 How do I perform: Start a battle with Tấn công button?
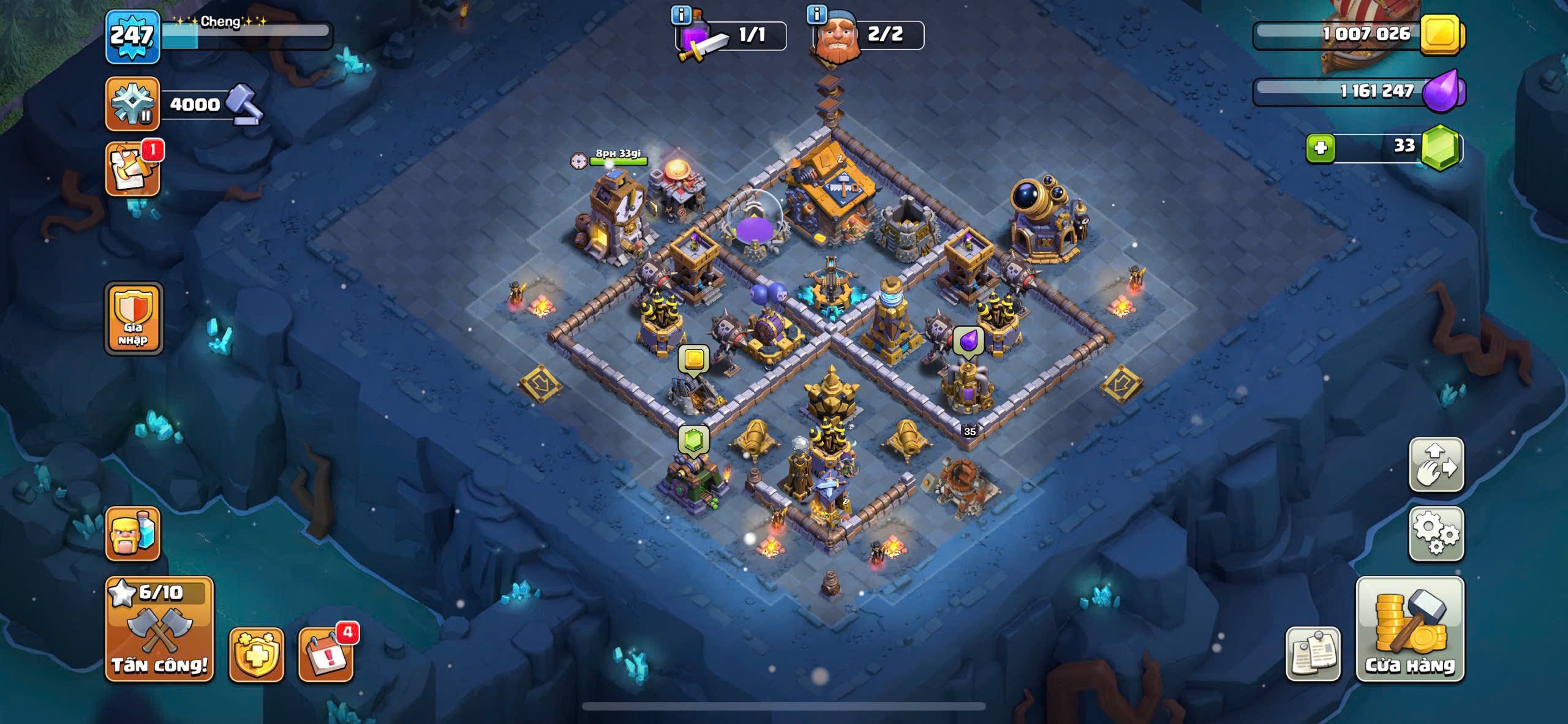[159, 630]
